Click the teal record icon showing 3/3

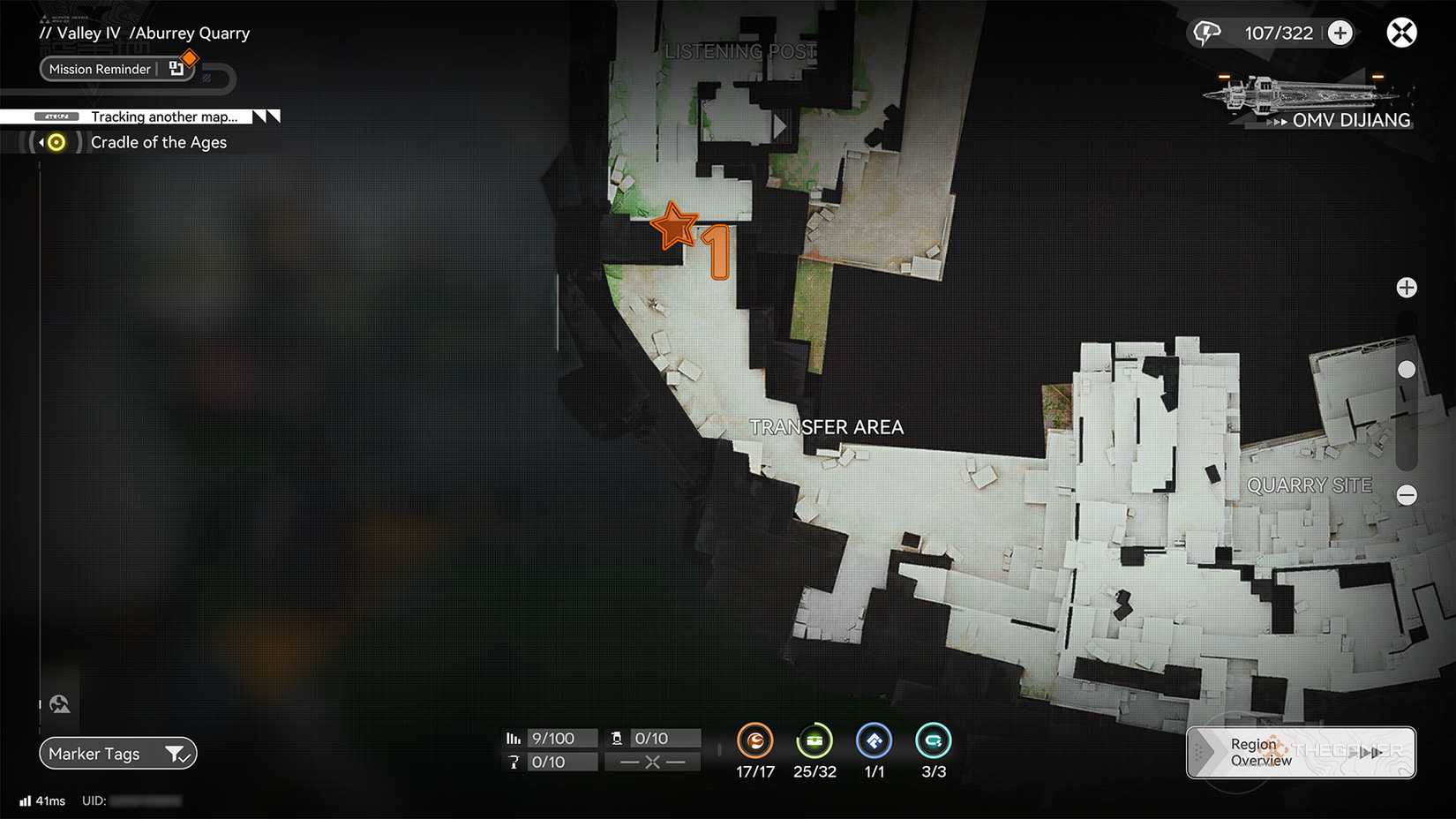933,741
